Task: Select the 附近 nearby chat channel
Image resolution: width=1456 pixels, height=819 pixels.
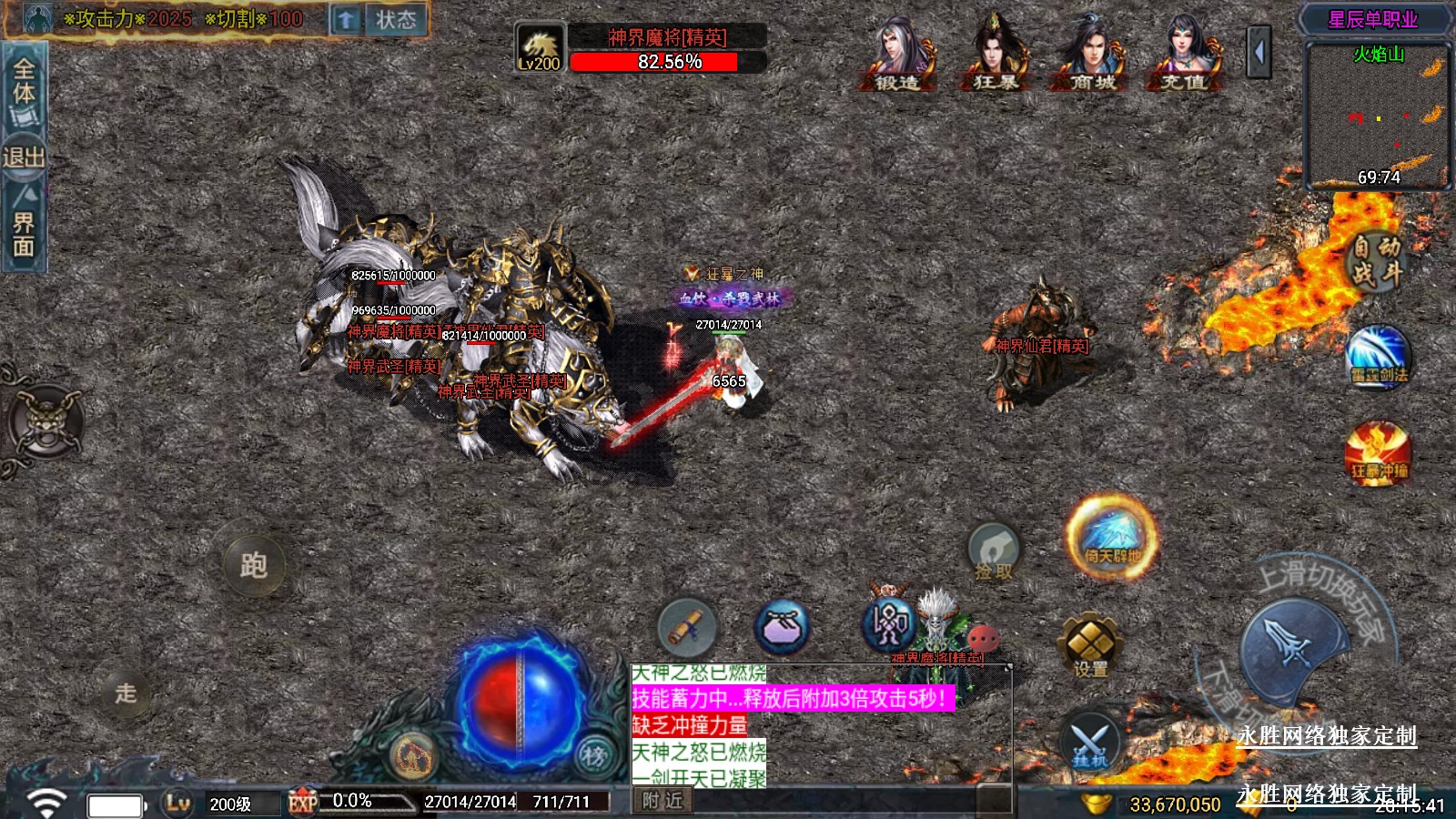Action: pos(662,800)
